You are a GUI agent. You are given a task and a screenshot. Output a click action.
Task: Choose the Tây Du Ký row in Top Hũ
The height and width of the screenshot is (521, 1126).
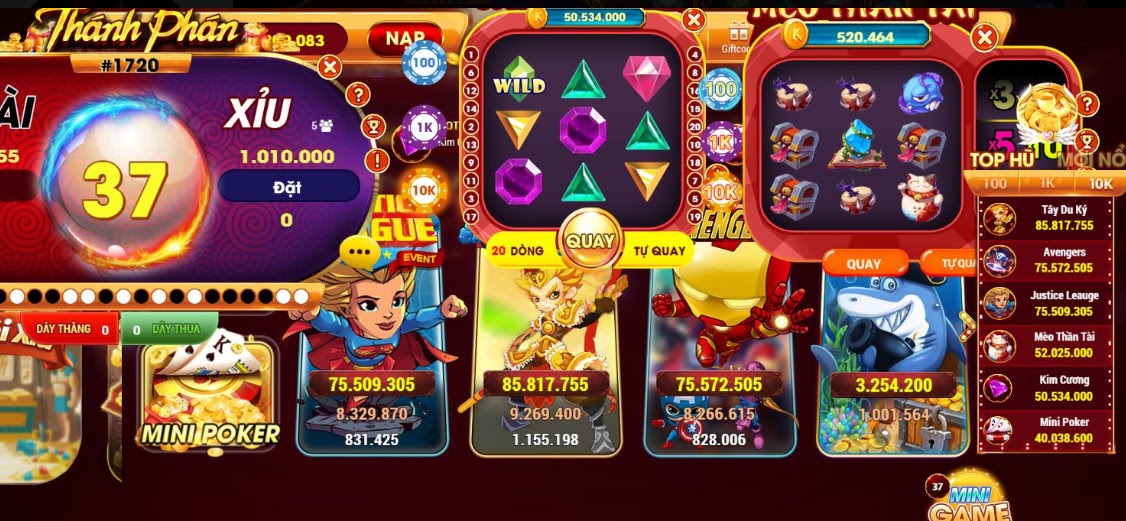click(1045, 218)
